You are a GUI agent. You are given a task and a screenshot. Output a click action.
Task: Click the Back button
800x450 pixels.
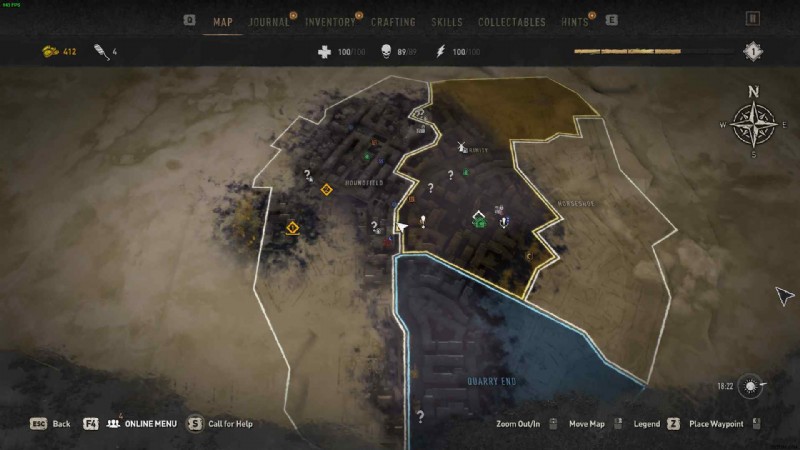click(50, 424)
